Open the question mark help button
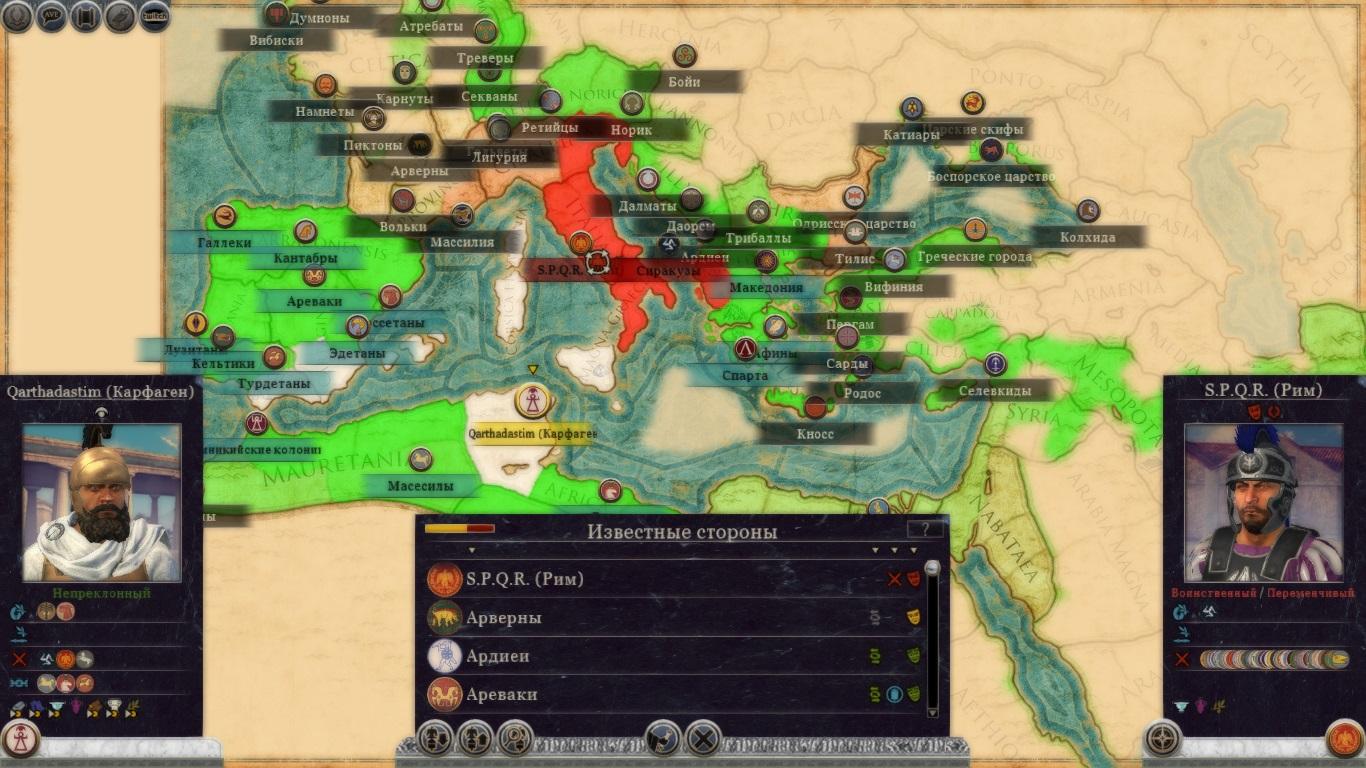Image resolution: width=1366 pixels, height=768 pixels. pyautogui.click(x=925, y=530)
